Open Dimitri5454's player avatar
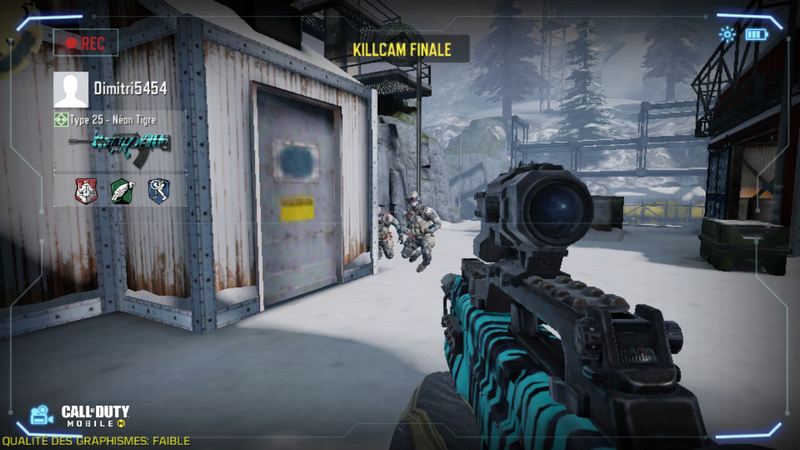Image resolution: width=800 pixels, height=450 pixels. (x=70, y=89)
